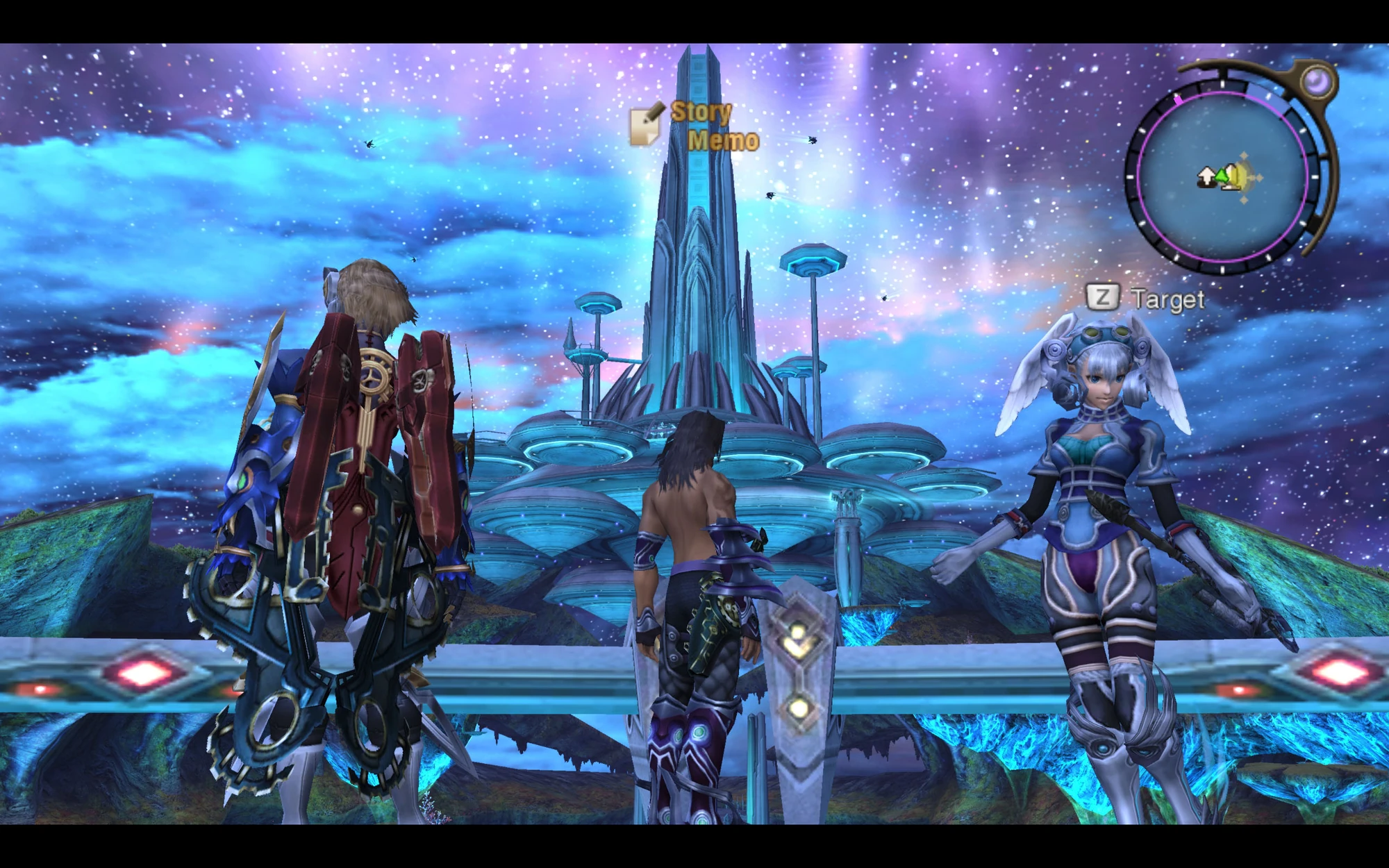Click the pencil symbol on the Story Memo marker
The height and width of the screenshot is (868, 1389).
click(656, 113)
